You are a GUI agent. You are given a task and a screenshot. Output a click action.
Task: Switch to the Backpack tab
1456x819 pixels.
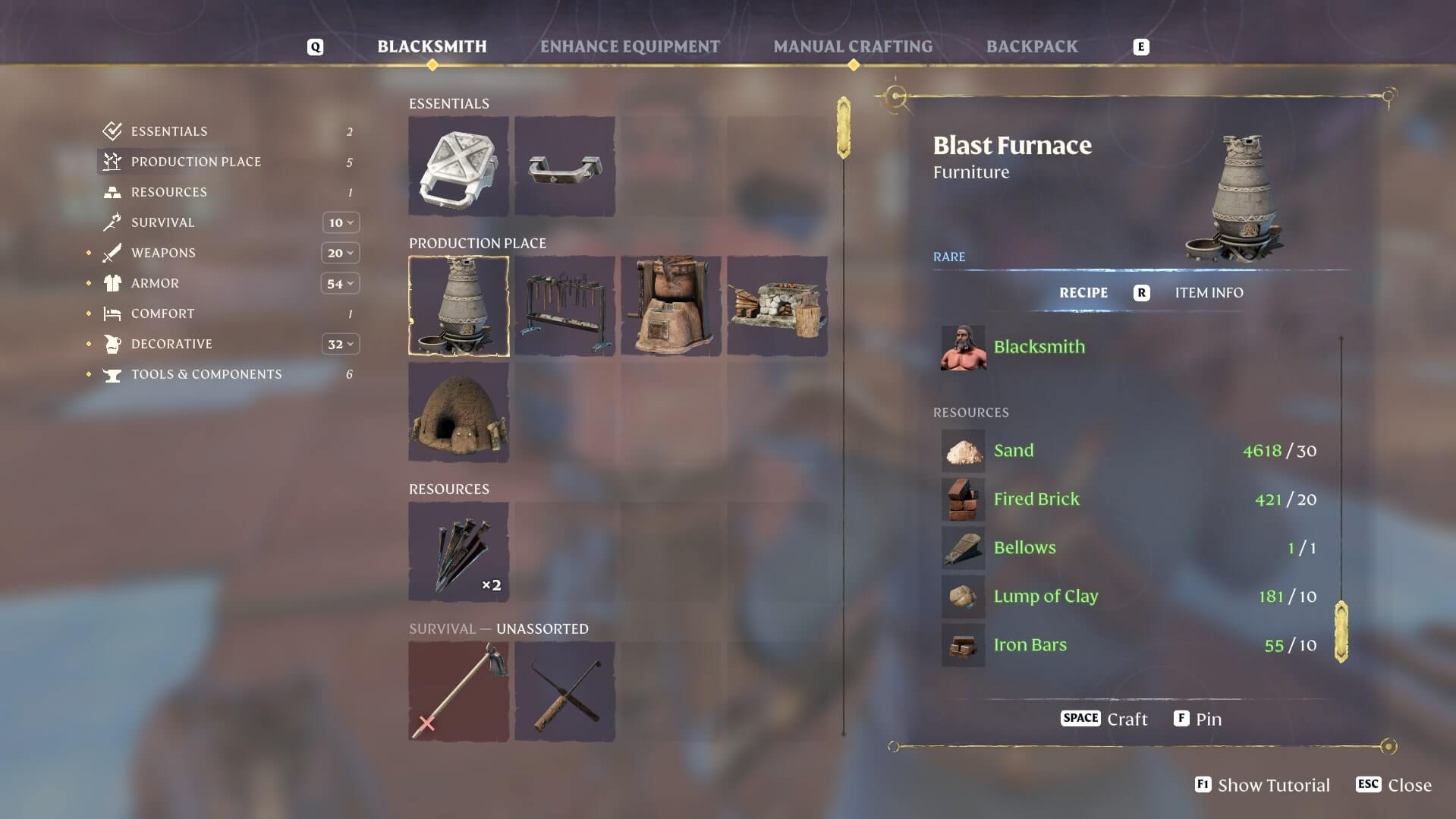tap(1032, 46)
